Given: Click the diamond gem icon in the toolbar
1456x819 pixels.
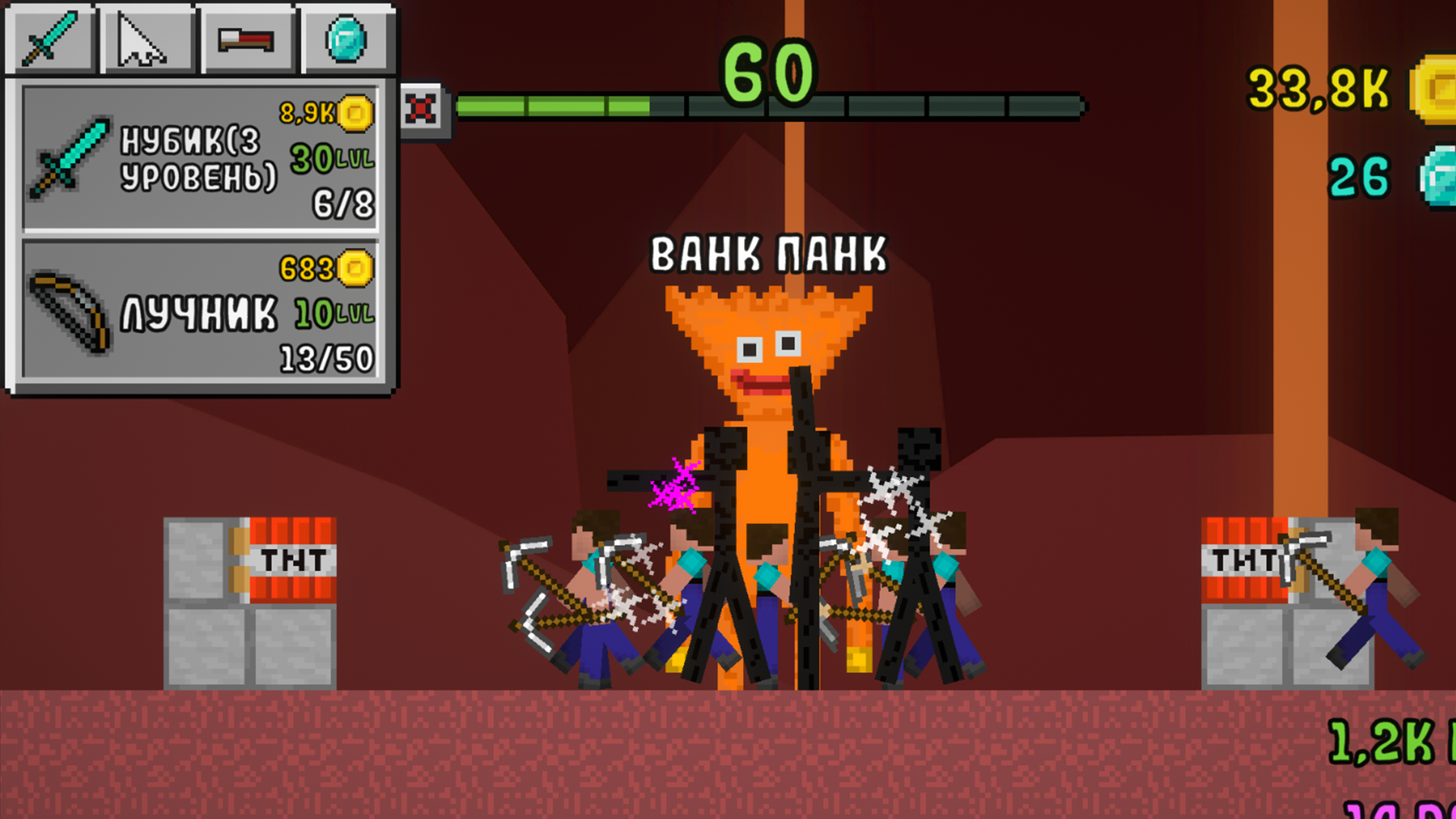Looking at the screenshot, I should tap(345, 36).
